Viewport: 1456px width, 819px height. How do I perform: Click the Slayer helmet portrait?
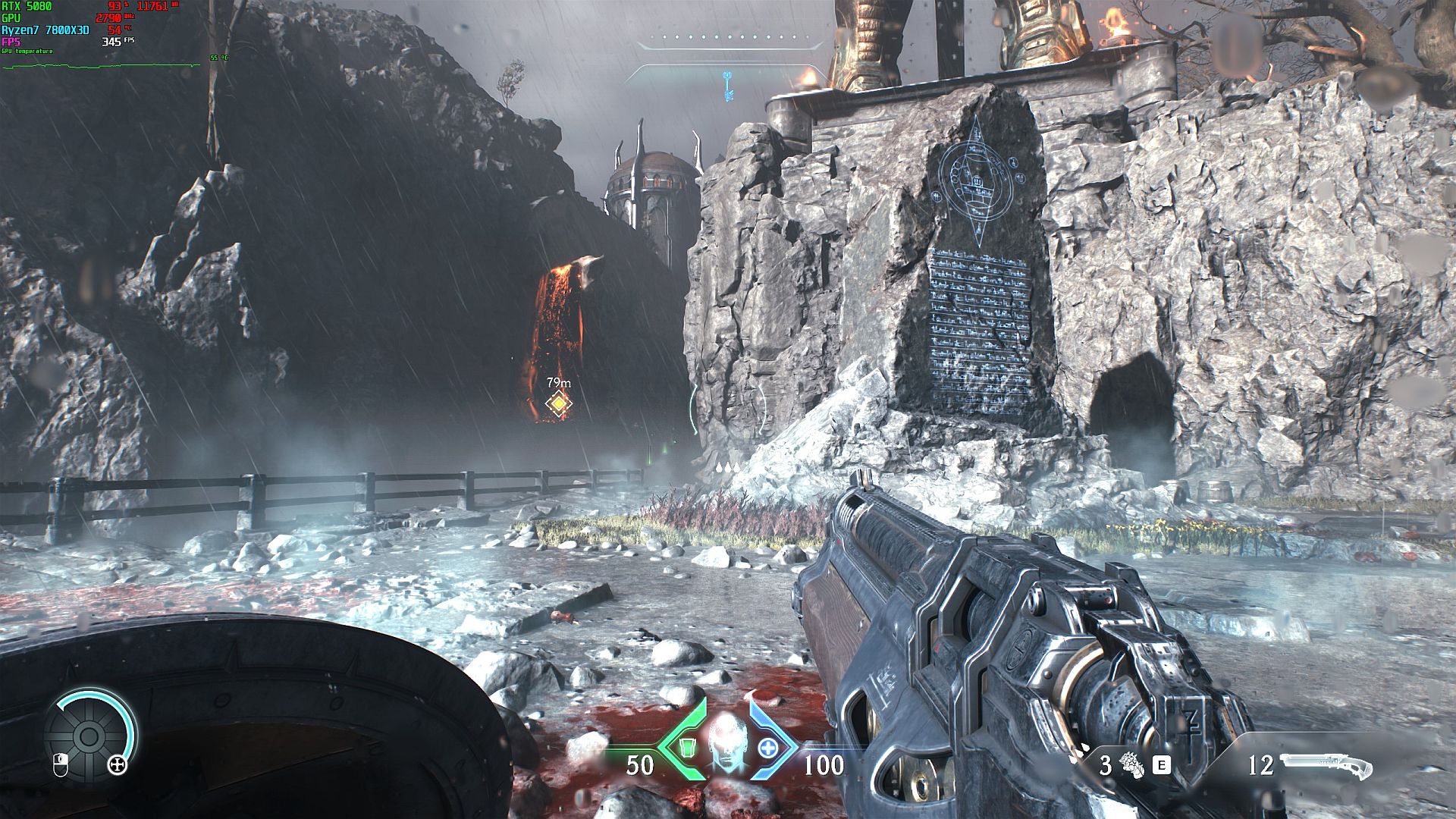coord(727,742)
